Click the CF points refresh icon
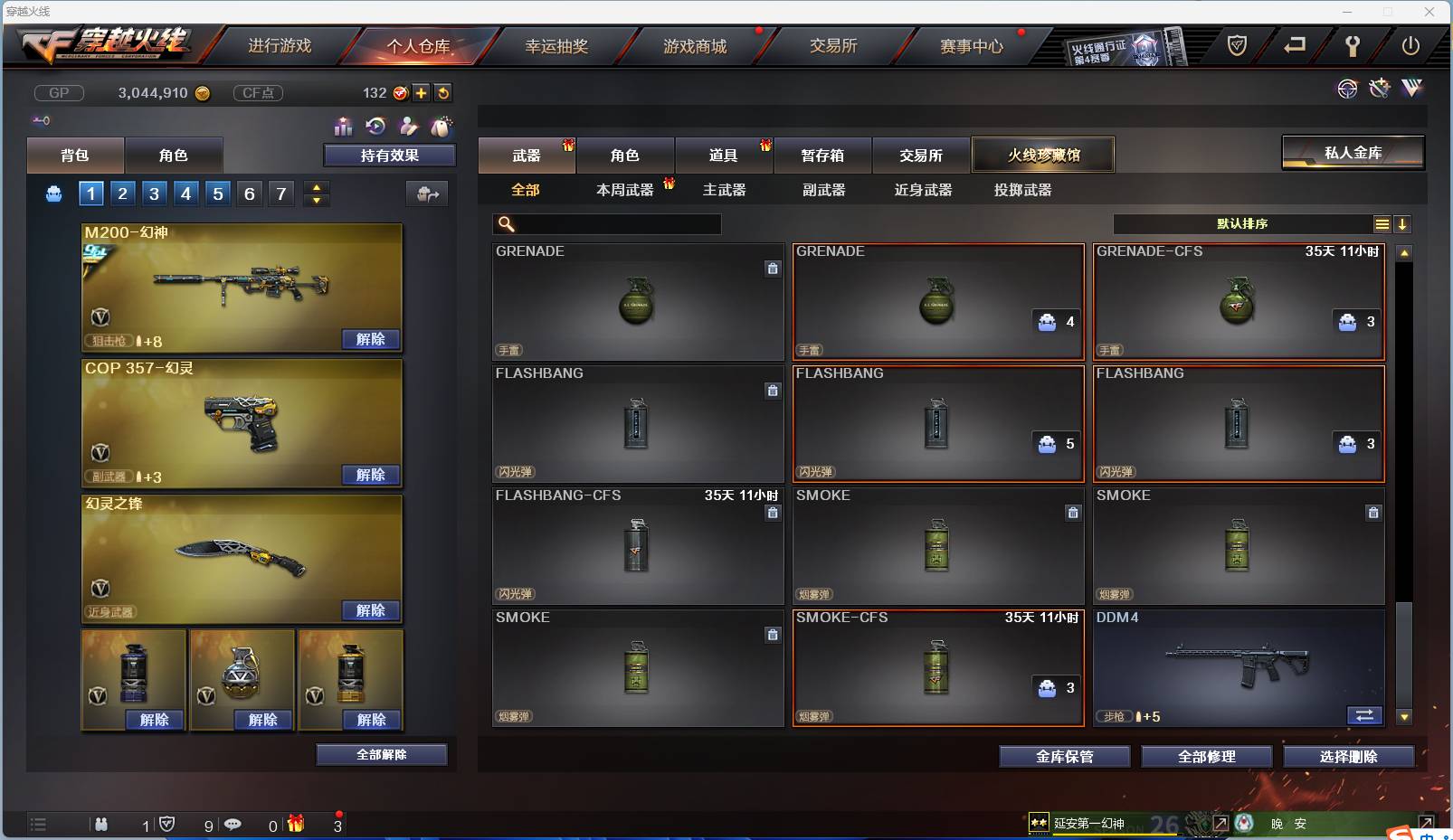The height and width of the screenshot is (840, 1453). tap(443, 92)
